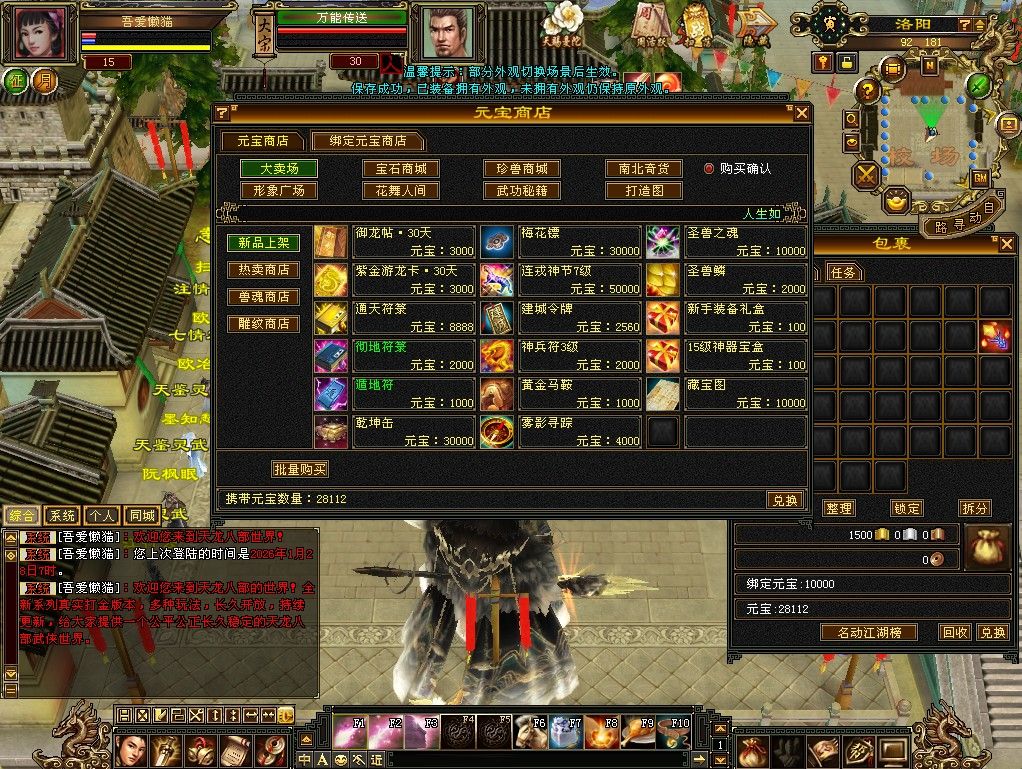The width and height of the screenshot is (1022, 769).
Task: Select the 珍兽商城 category
Action: pos(521,169)
